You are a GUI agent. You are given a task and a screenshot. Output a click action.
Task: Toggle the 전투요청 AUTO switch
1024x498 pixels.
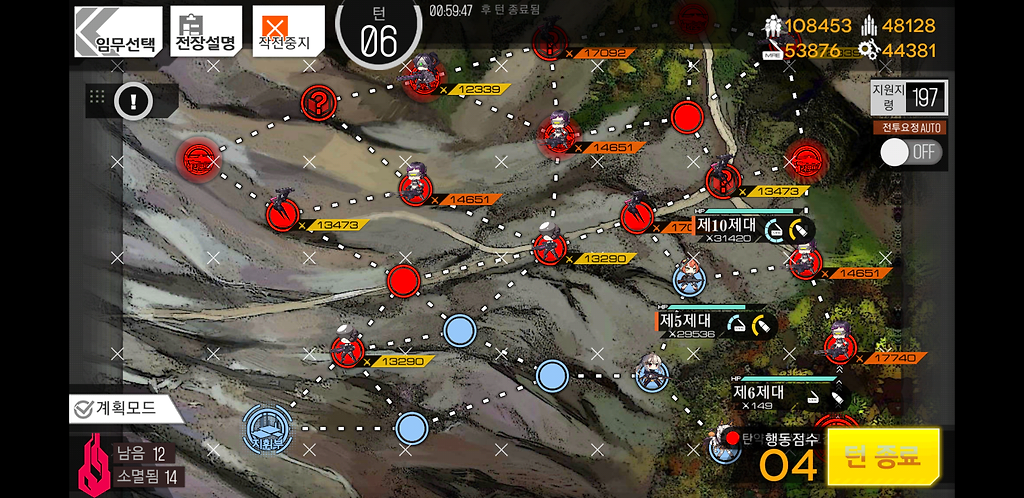click(x=911, y=152)
